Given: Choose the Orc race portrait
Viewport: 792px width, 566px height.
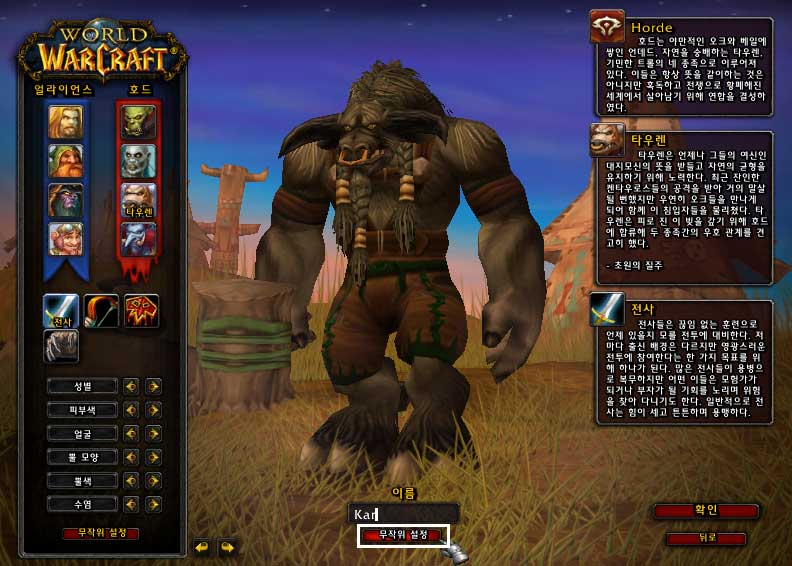Looking at the screenshot, I should point(138,122).
